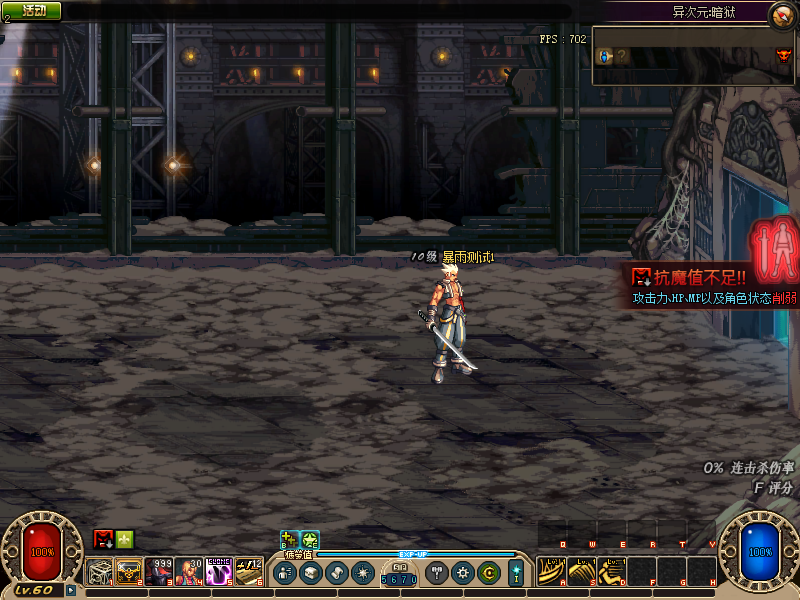The image size is (800, 600).
Task: Select the dice item in quick slot 1
Action: [99, 571]
